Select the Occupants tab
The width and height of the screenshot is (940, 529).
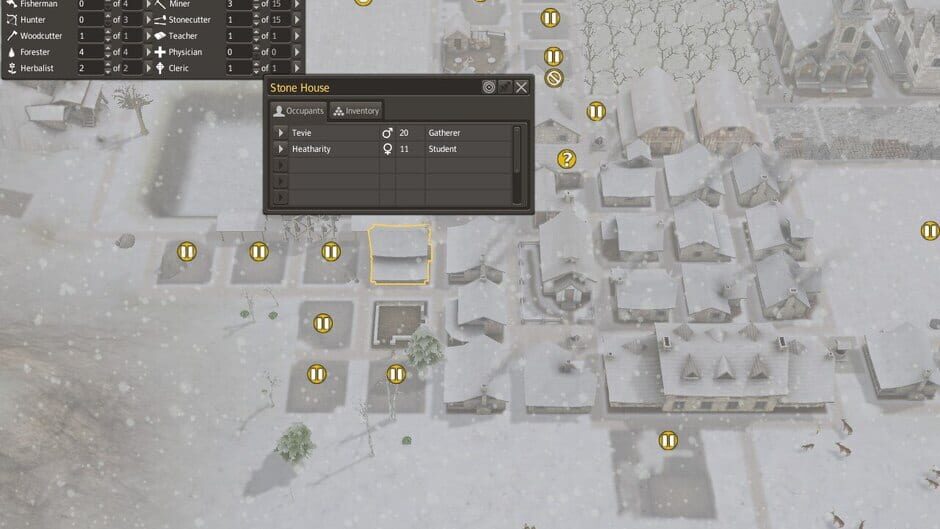299,111
